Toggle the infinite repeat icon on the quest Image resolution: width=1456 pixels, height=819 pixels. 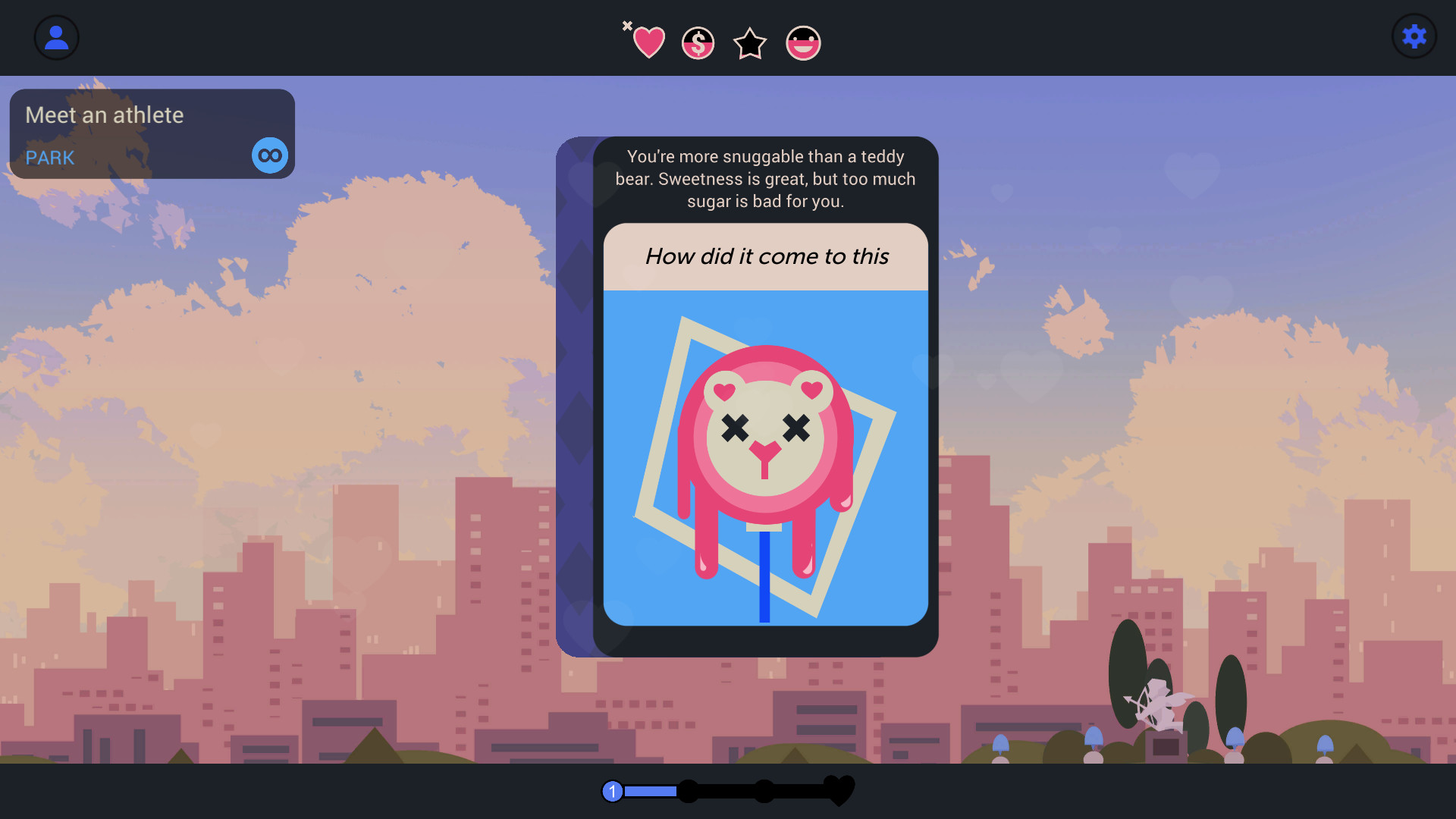269,155
